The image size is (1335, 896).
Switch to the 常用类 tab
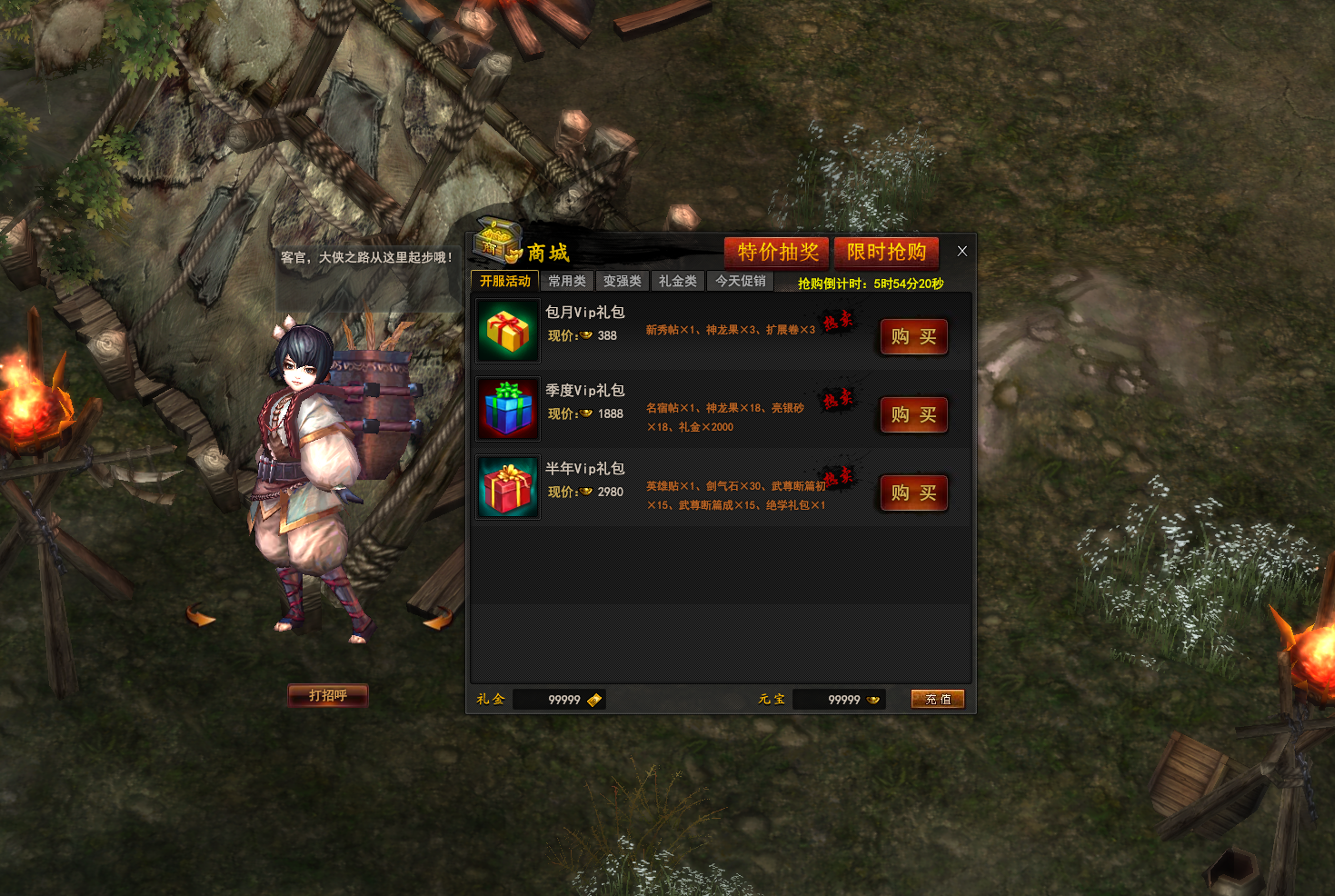(x=567, y=282)
